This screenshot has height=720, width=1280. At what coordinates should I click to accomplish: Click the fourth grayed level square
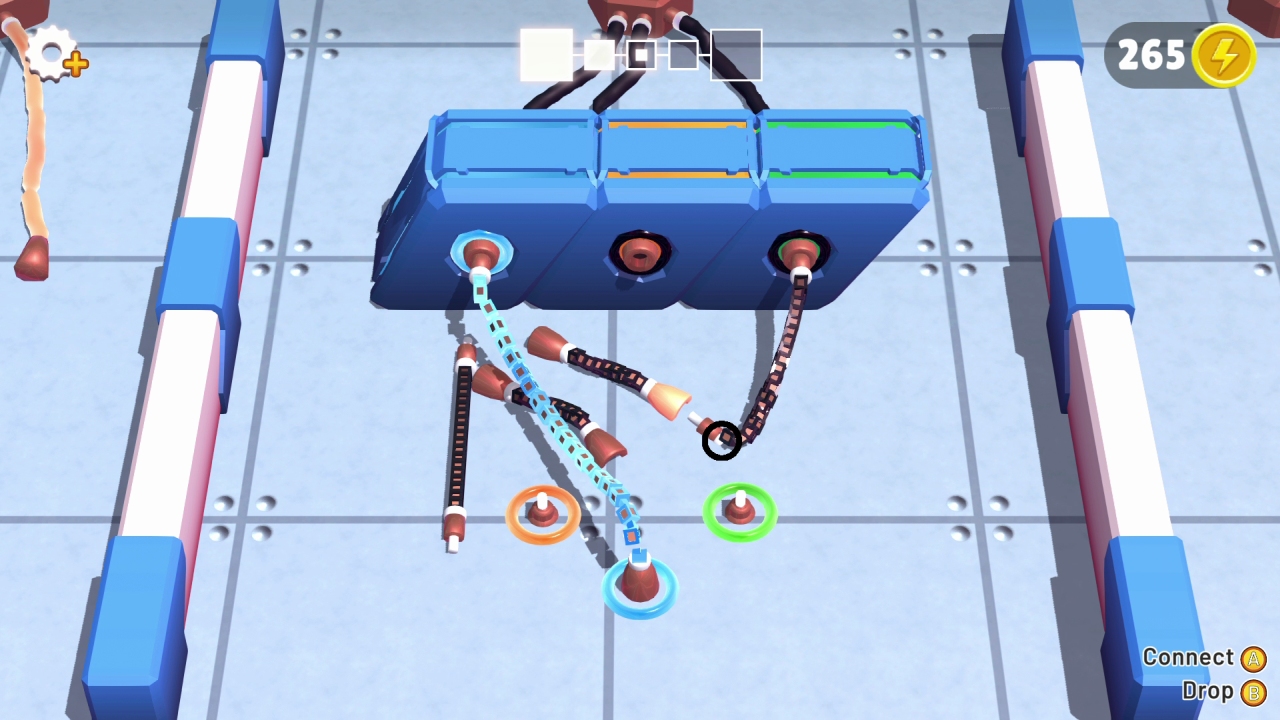pyautogui.click(x=685, y=55)
